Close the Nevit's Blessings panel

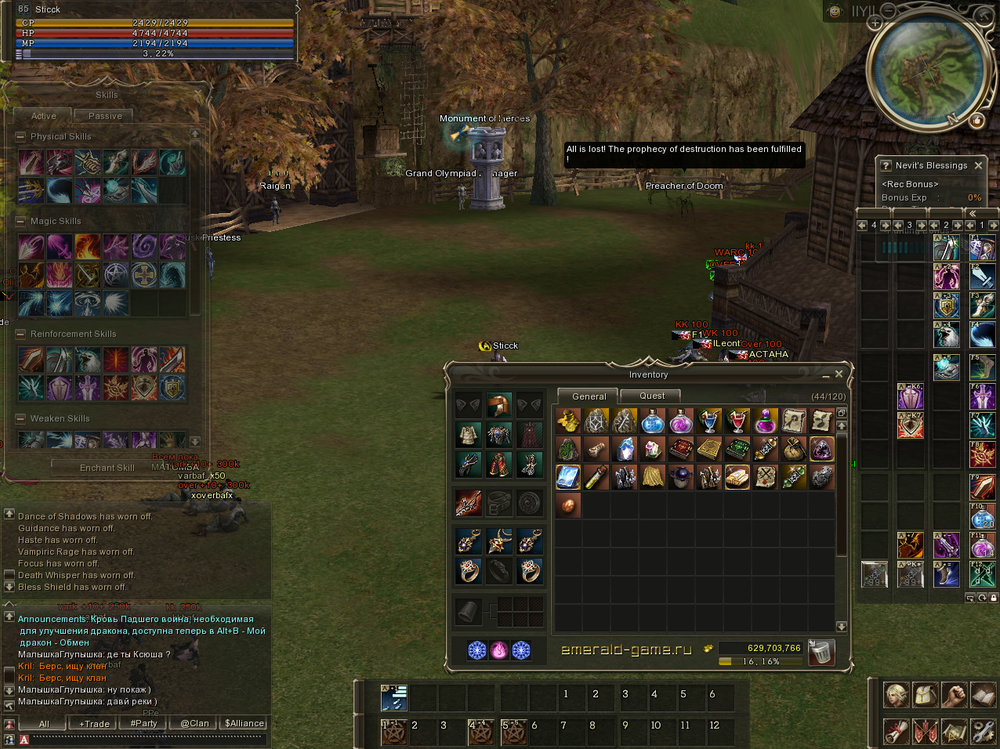click(978, 165)
